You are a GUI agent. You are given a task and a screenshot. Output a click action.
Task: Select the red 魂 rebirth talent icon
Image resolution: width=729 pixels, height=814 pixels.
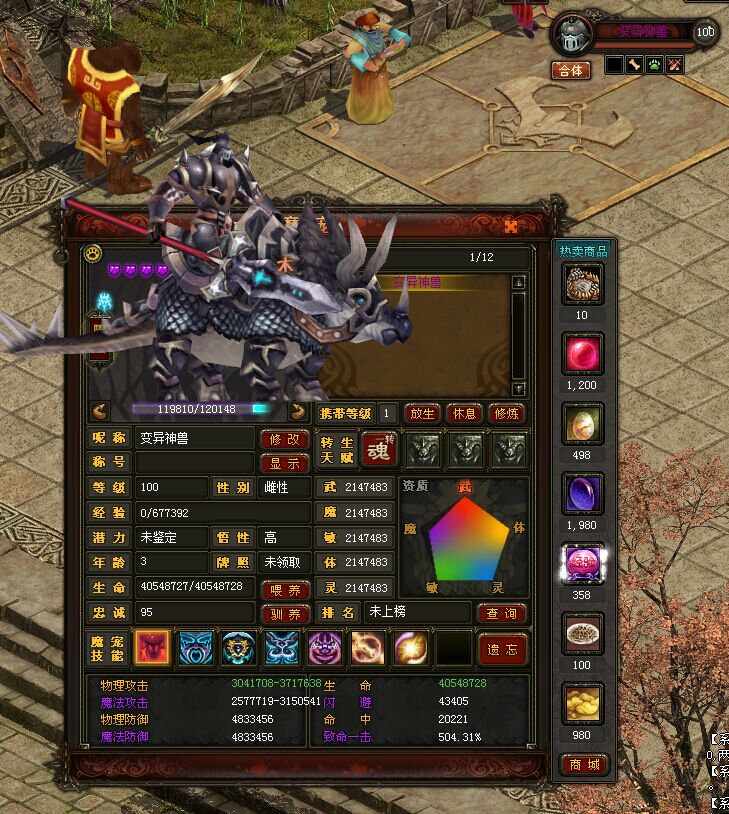pos(379,450)
